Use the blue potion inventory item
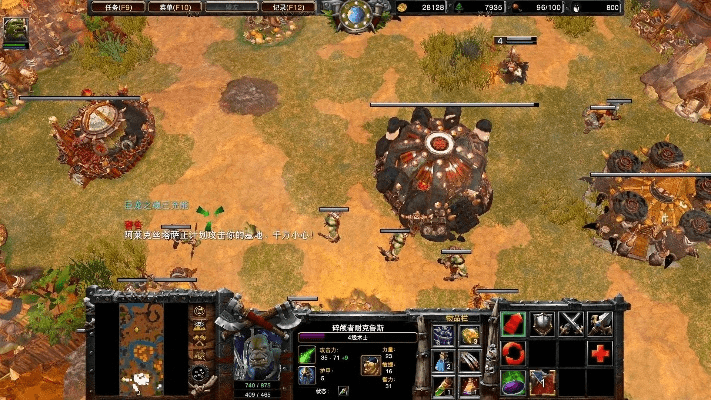711x400 pixels. coord(443,361)
